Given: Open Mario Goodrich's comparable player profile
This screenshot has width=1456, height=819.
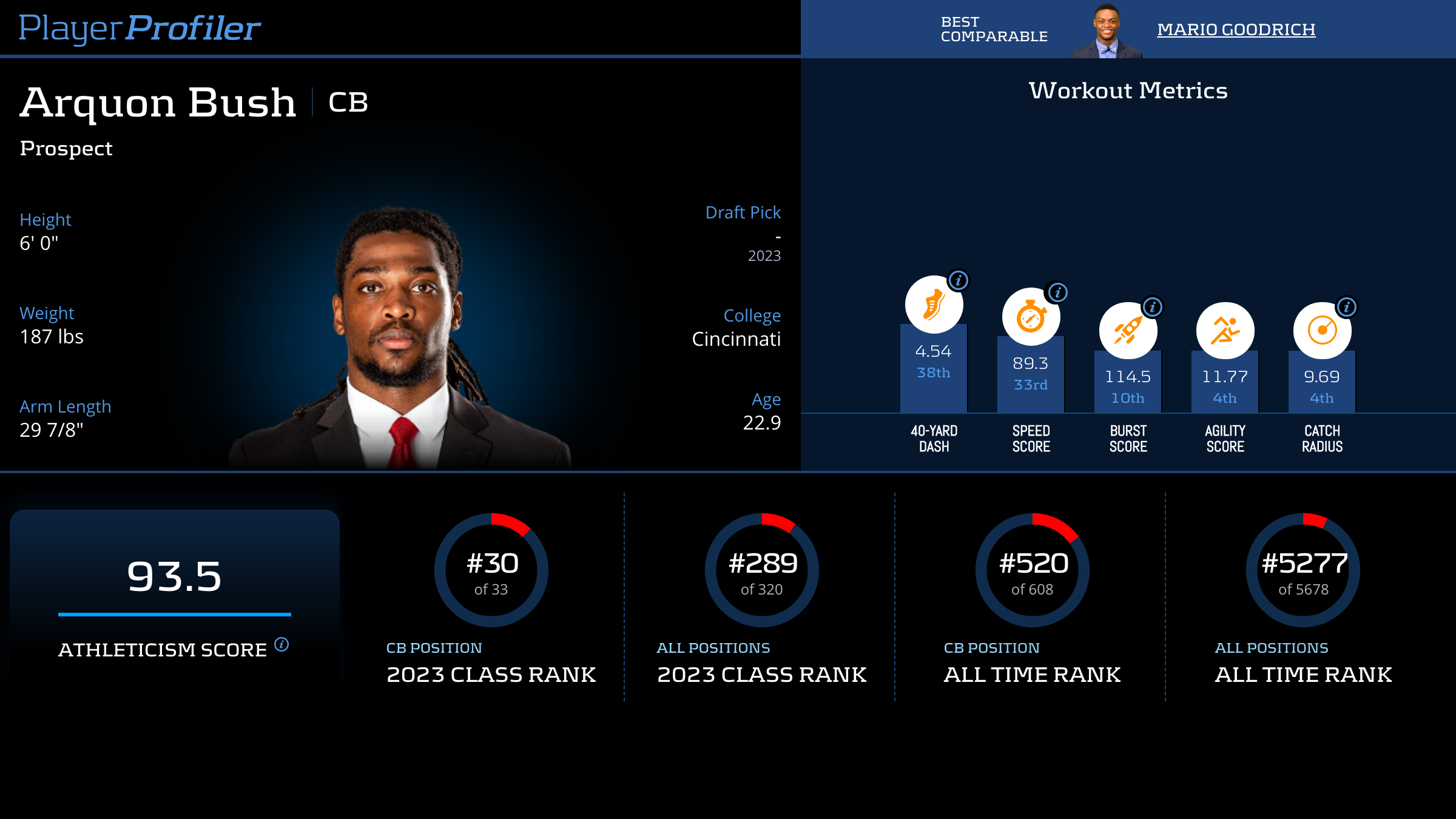Looking at the screenshot, I should coord(1236,29).
